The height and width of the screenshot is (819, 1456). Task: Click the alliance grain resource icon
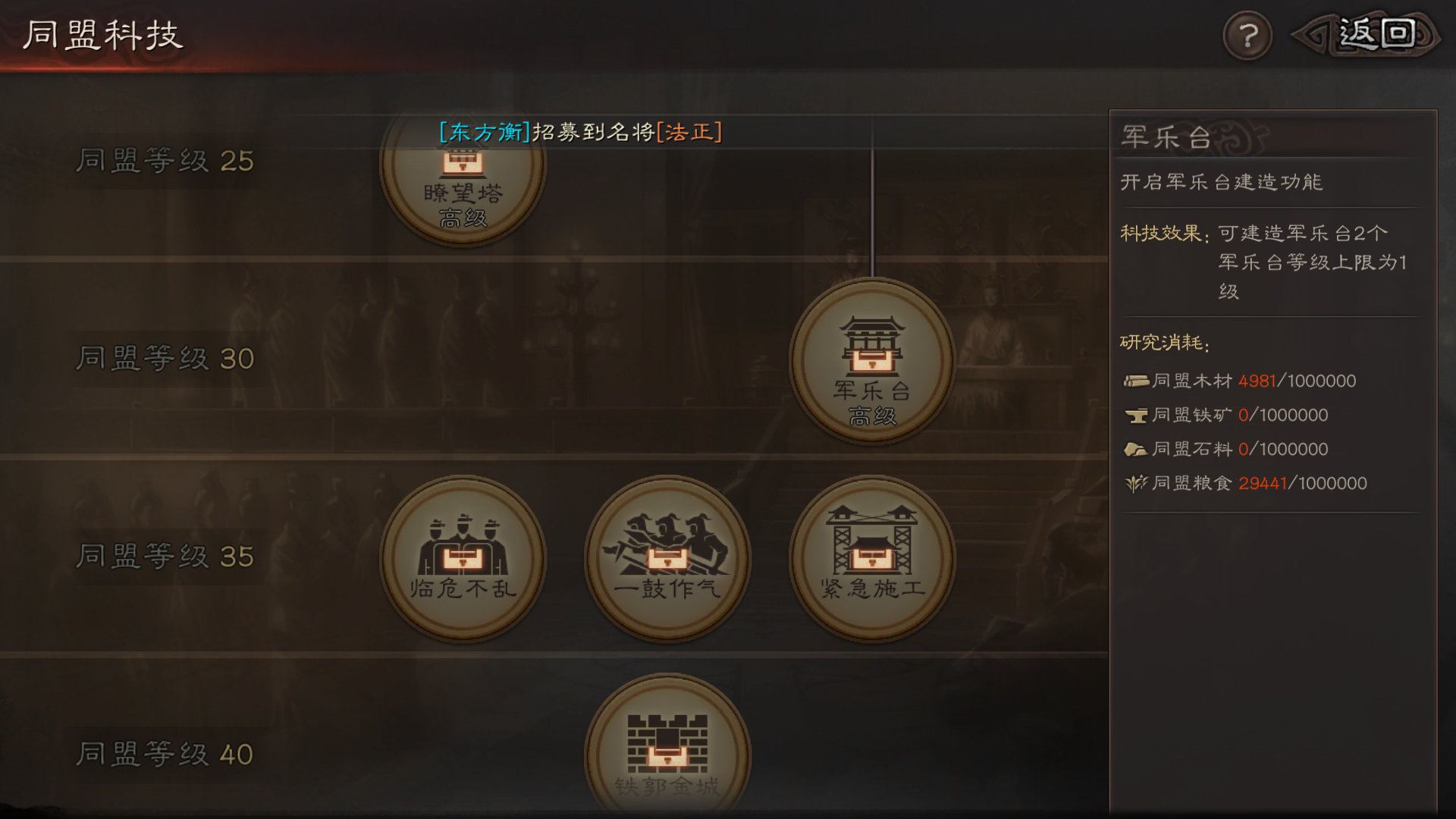1134,483
